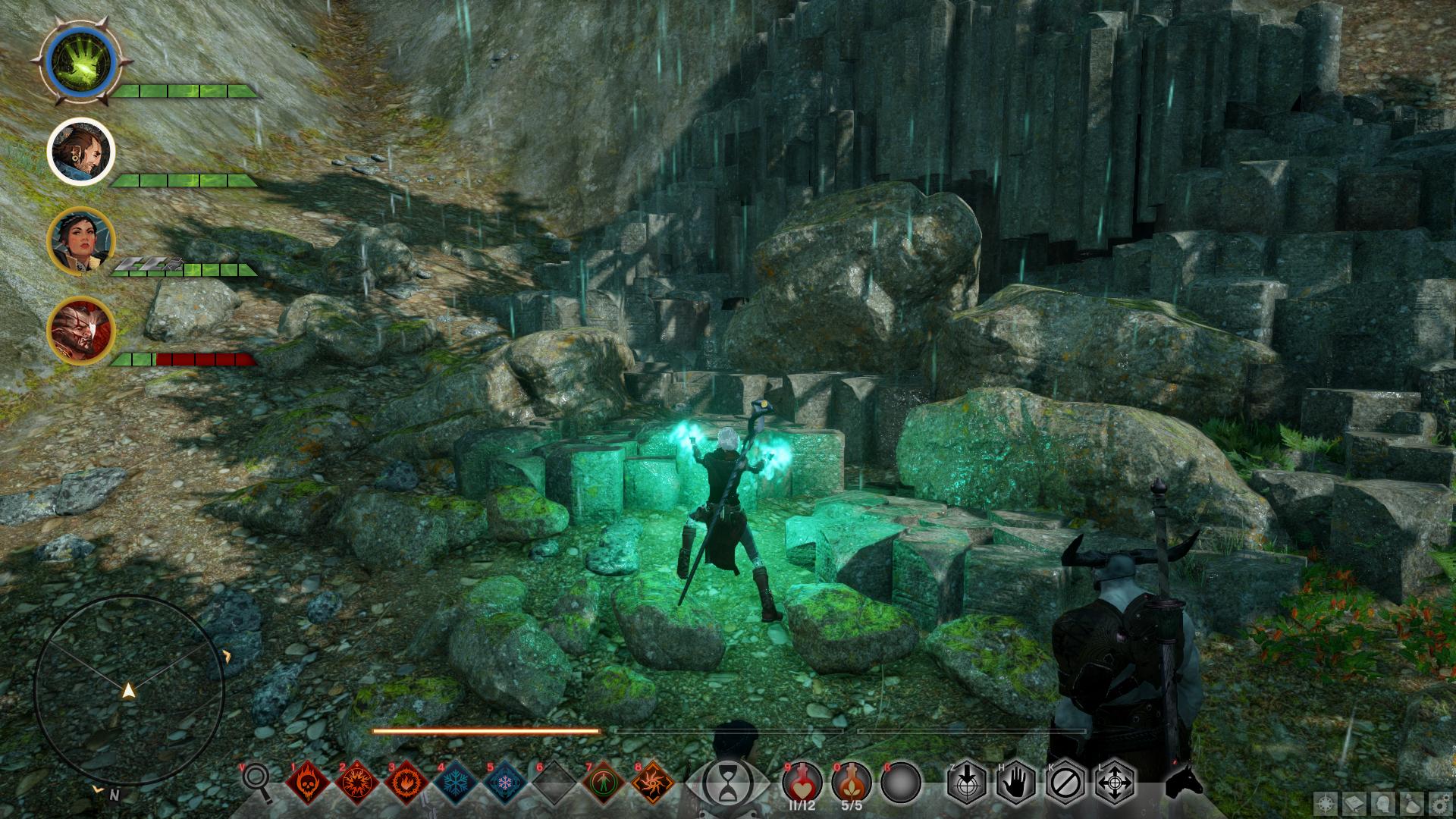The image size is (1456, 819).
Task: Activate the magnifying glass search tool
Action: (256, 781)
